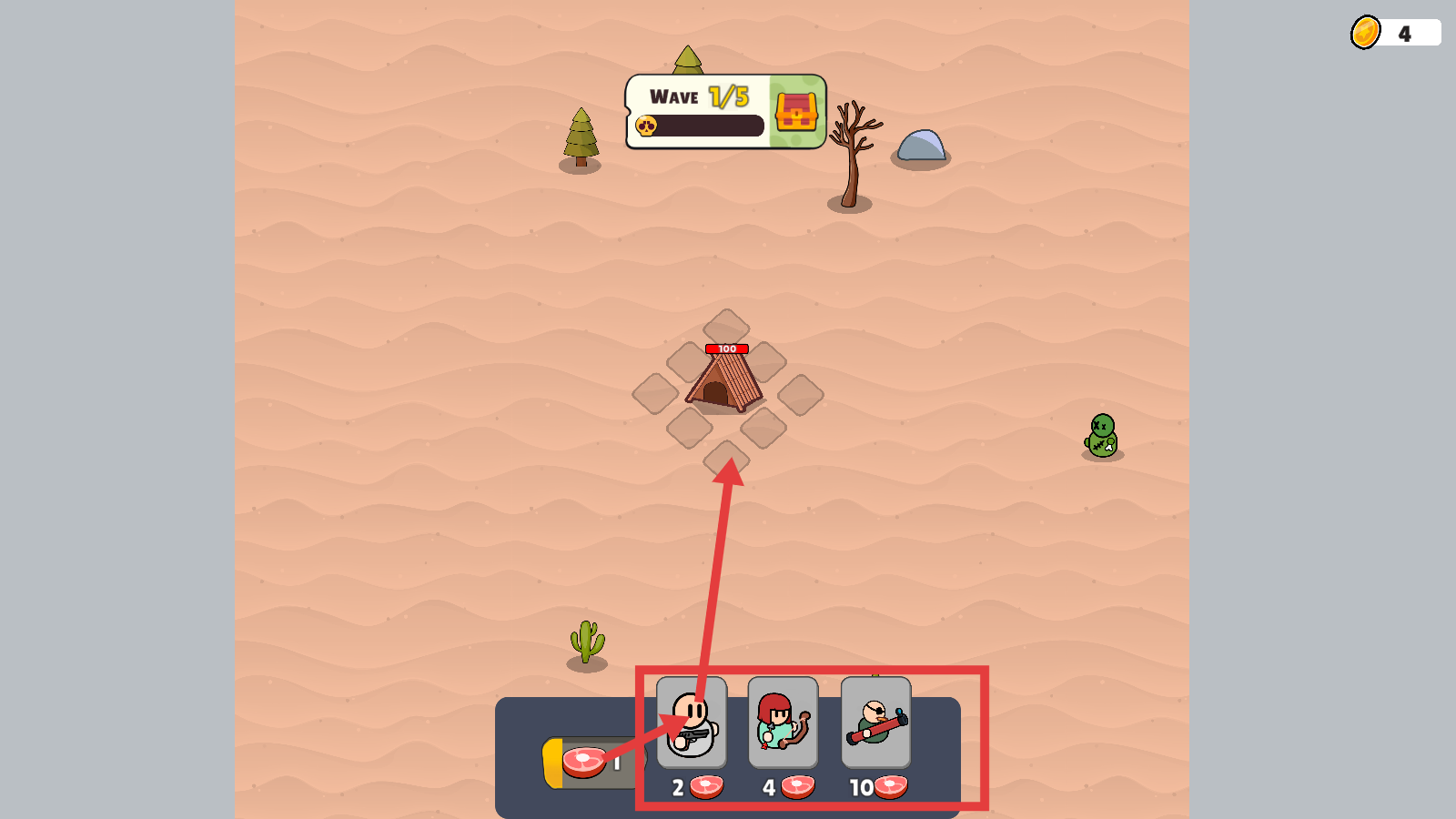1456x819 pixels.
Task: Select the bald gunman unit card
Action: (692, 723)
